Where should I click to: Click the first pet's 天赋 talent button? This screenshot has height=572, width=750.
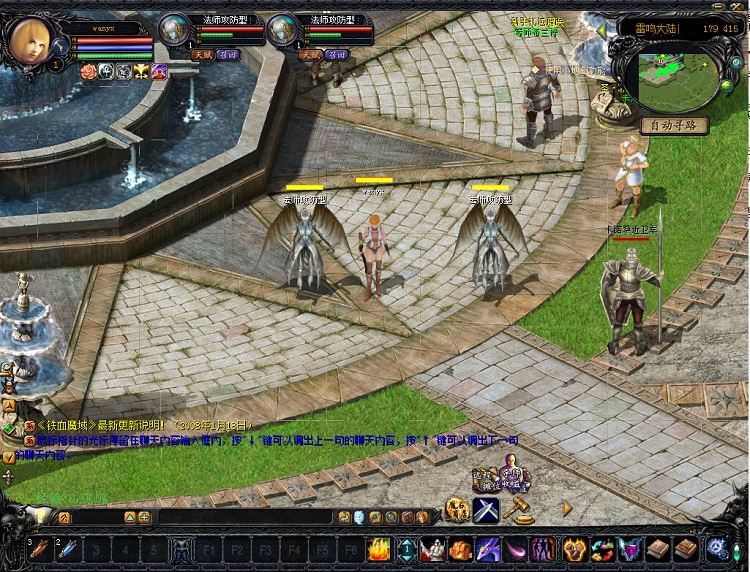[x=203, y=54]
